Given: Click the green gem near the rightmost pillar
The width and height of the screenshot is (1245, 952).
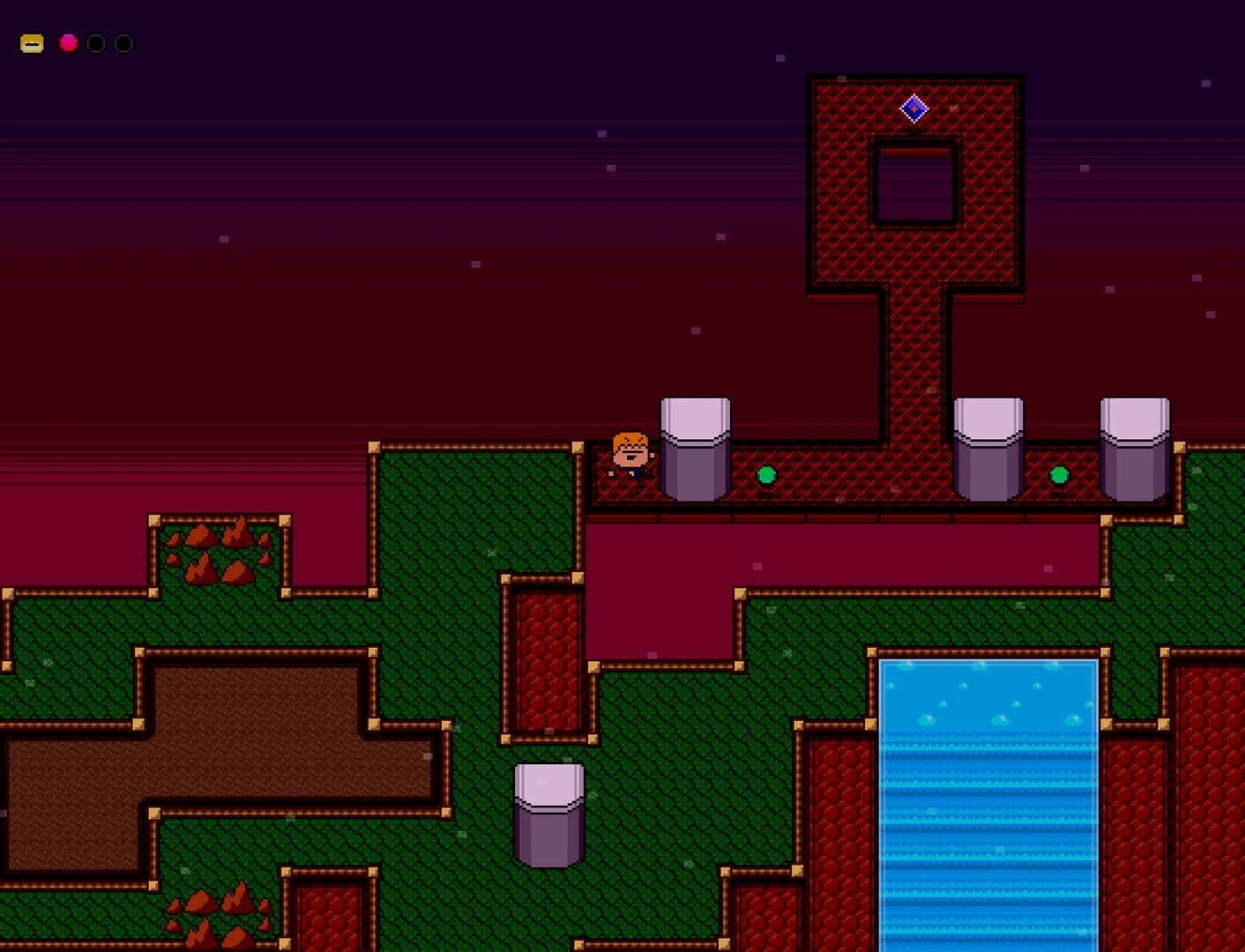Looking at the screenshot, I should 1061,477.
